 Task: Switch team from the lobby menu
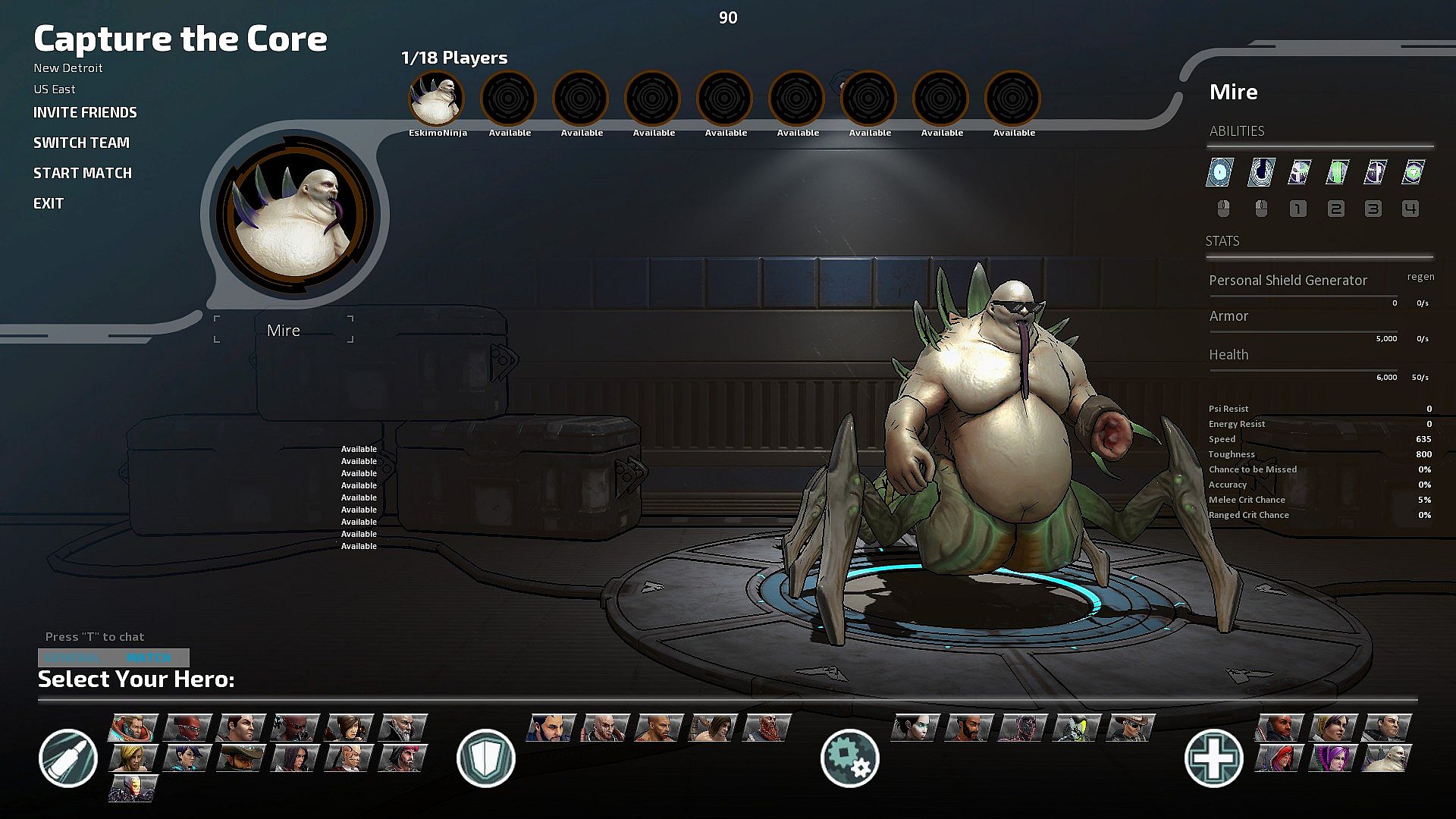tap(81, 143)
